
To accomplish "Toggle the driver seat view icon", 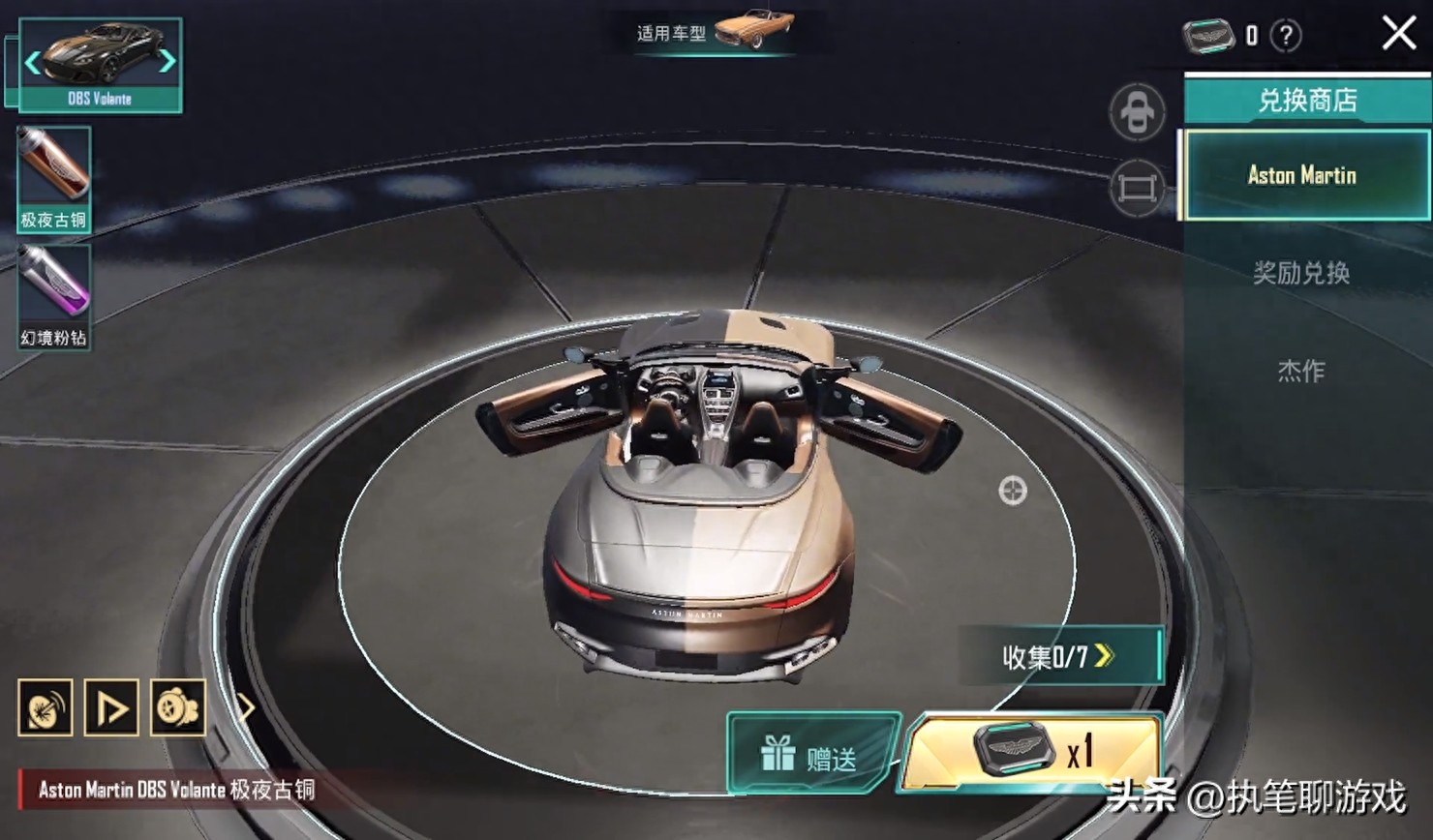I will [1137, 112].
